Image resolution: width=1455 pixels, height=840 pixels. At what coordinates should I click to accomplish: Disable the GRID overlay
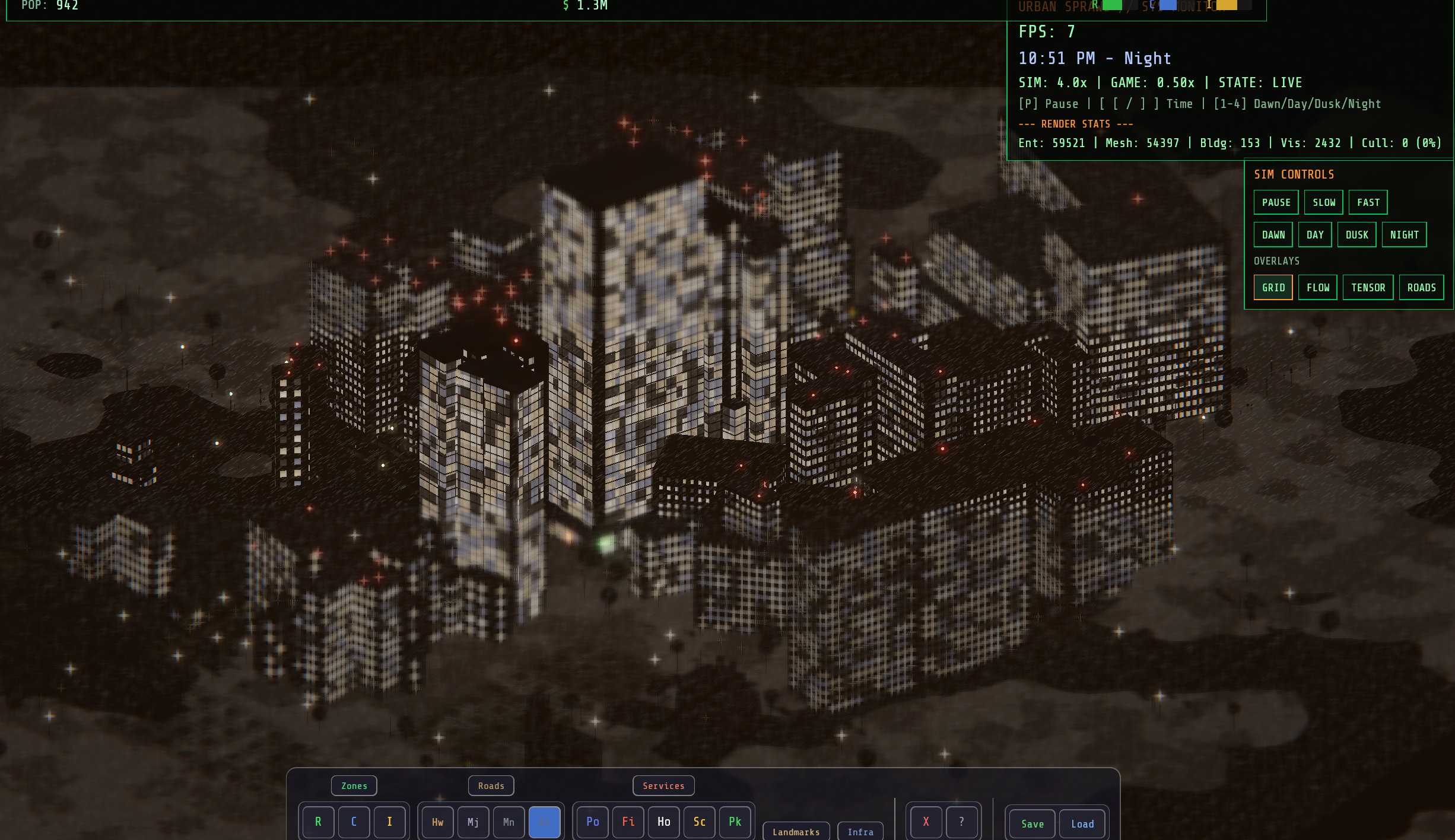1273,287
